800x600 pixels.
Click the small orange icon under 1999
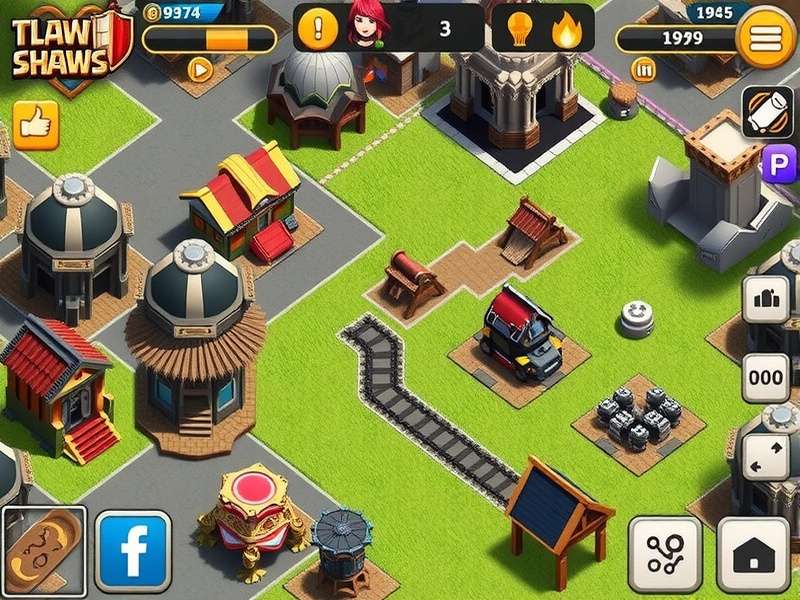pos(644,69)
